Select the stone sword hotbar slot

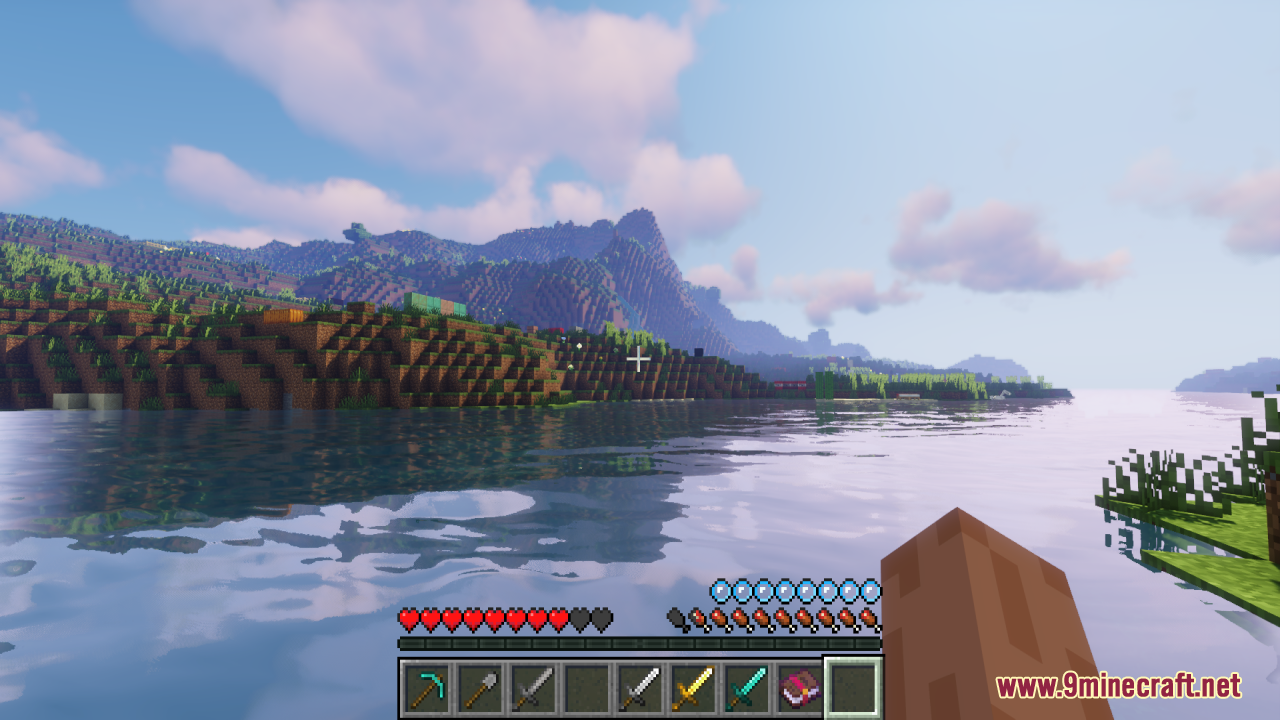[x=533, y=688]
